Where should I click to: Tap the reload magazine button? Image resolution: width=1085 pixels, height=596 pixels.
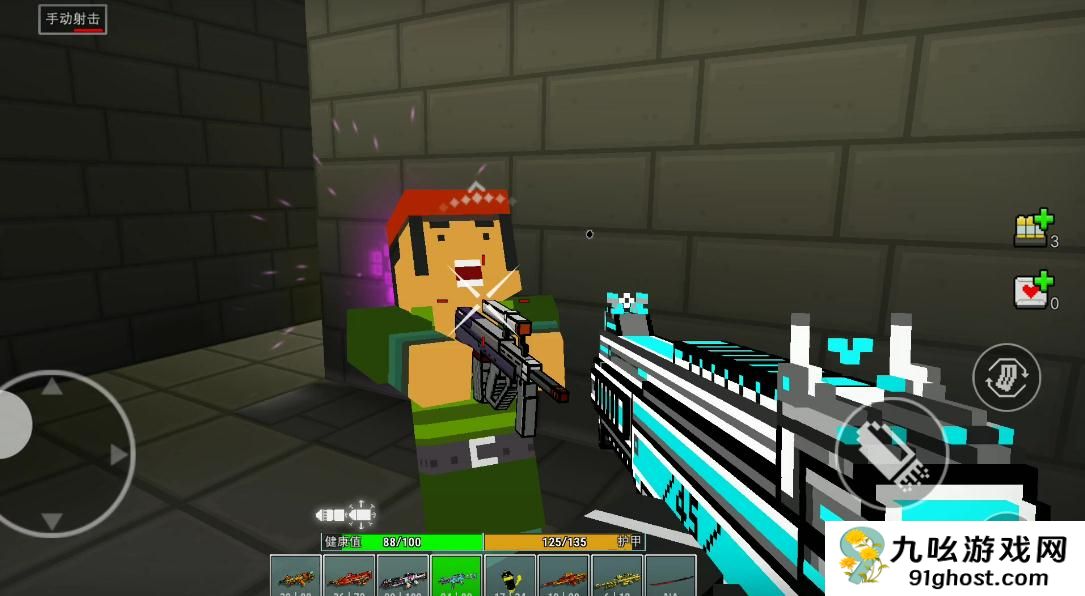[x=1006, y=377]
